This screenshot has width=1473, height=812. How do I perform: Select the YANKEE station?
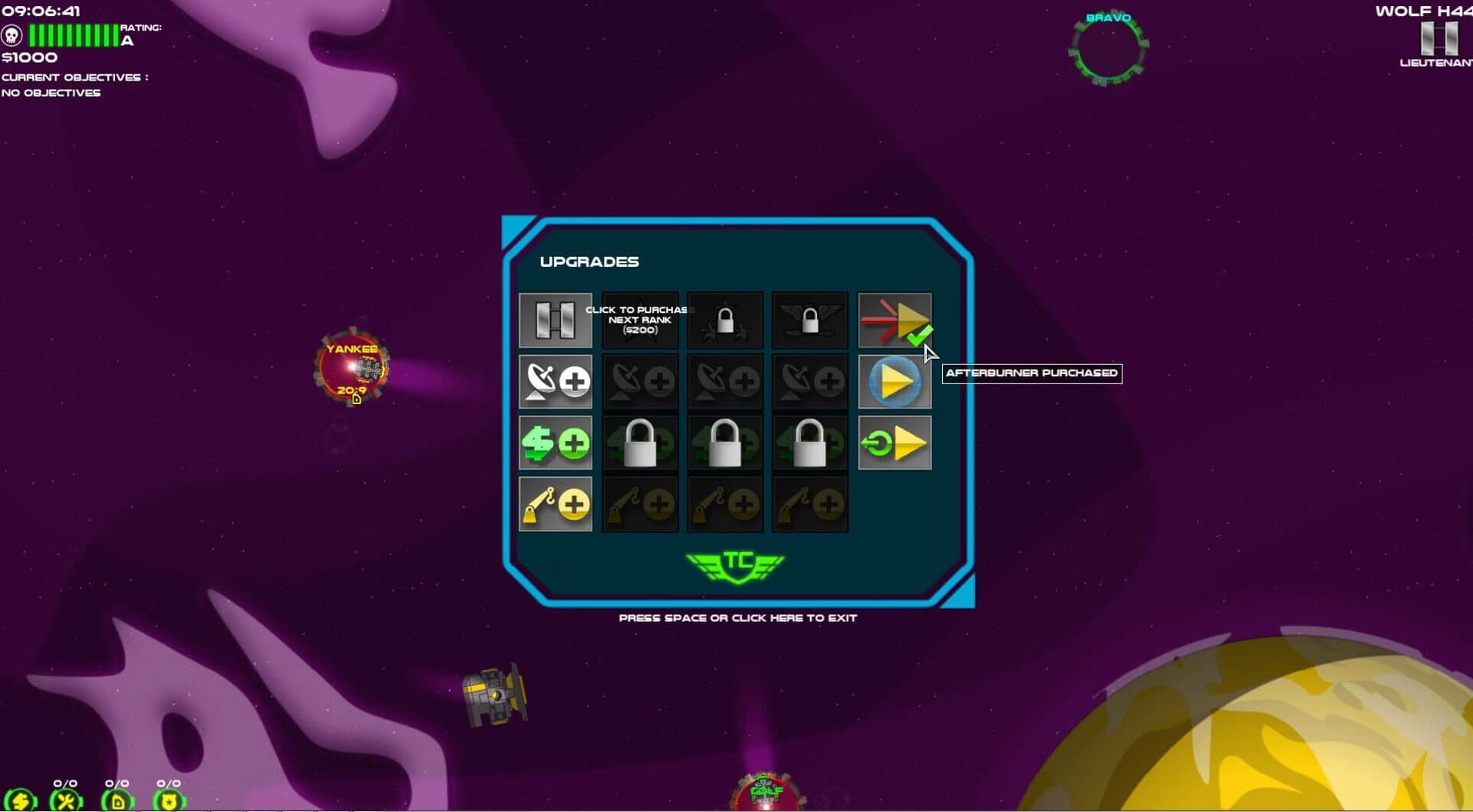click(x=352, y=368)
